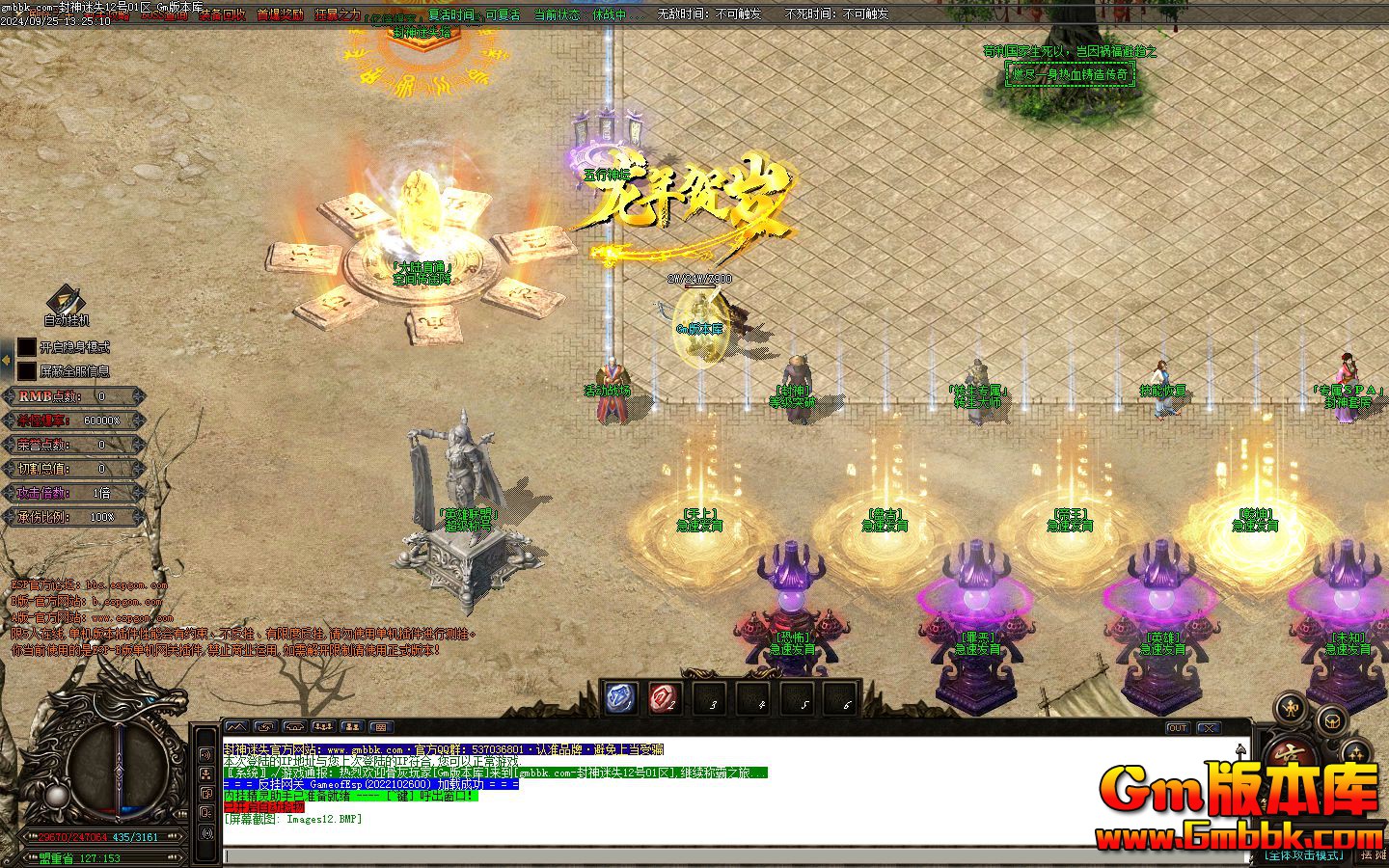Toggle the 开启隐身模式 checkbox
Screen dimensions: 1389x868
click(27, 347)
